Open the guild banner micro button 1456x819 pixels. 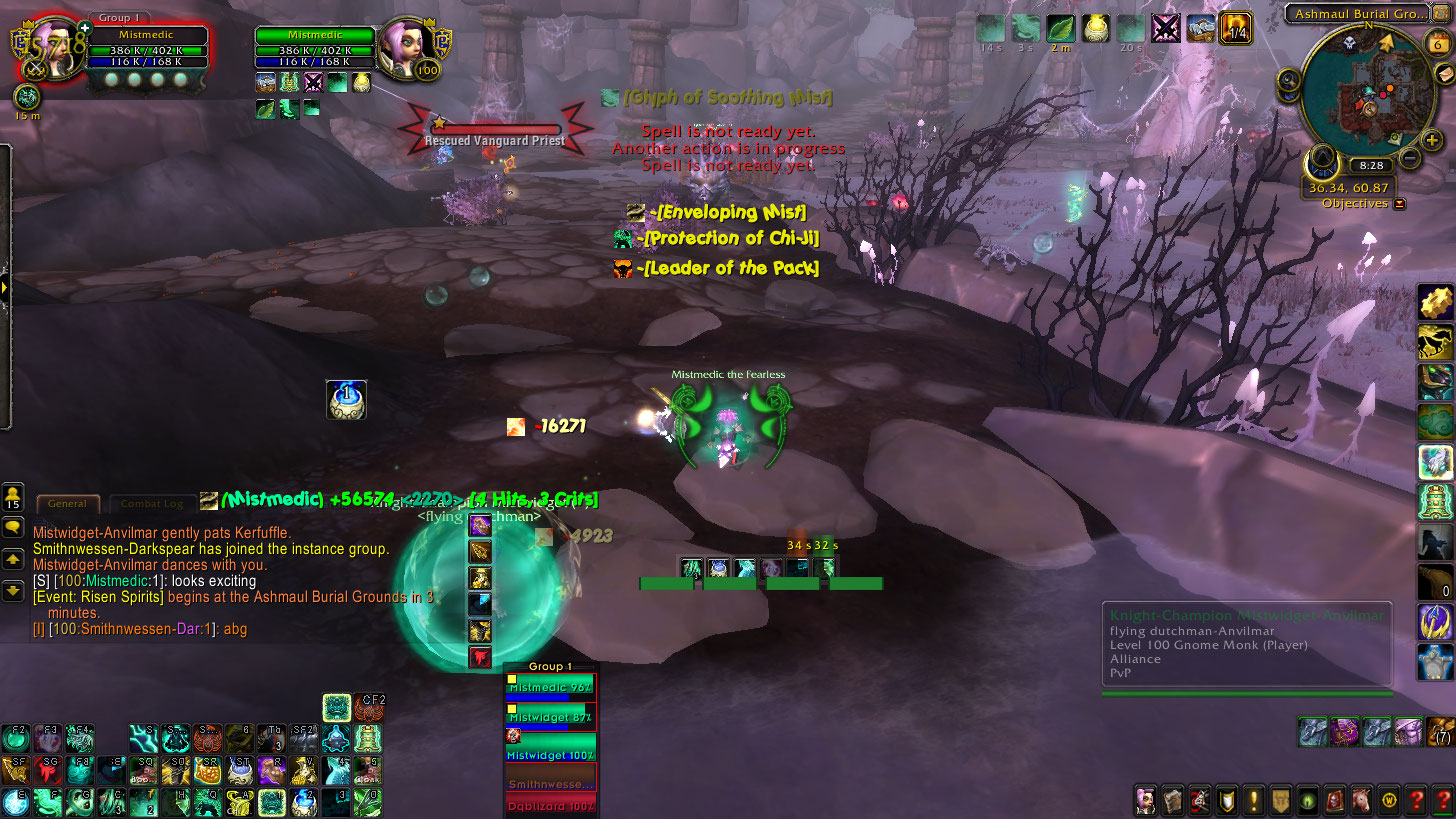coord(1281,800)
